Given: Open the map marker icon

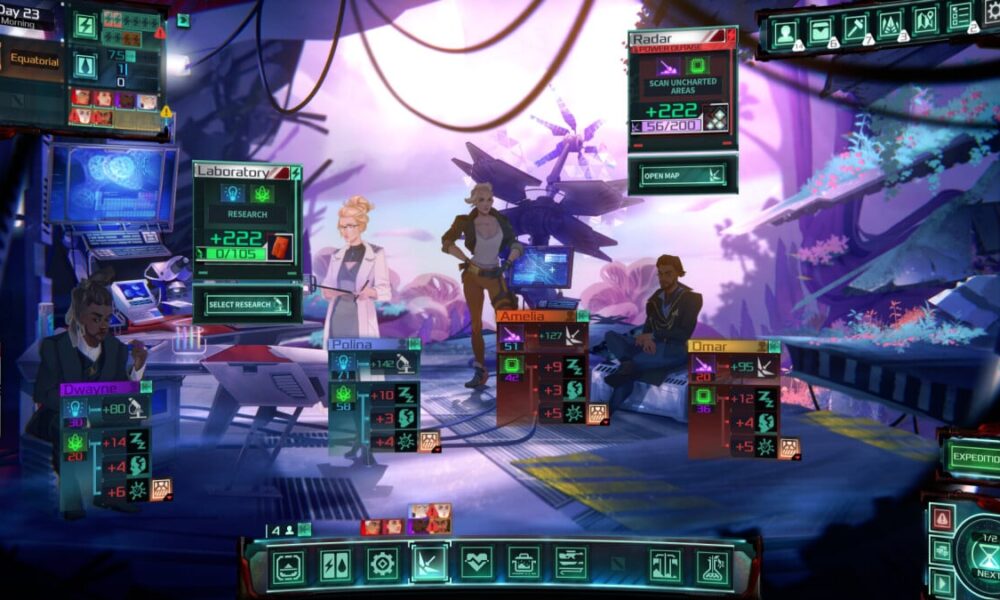Looking at the screenshot, I should click(x=924, y=32).
